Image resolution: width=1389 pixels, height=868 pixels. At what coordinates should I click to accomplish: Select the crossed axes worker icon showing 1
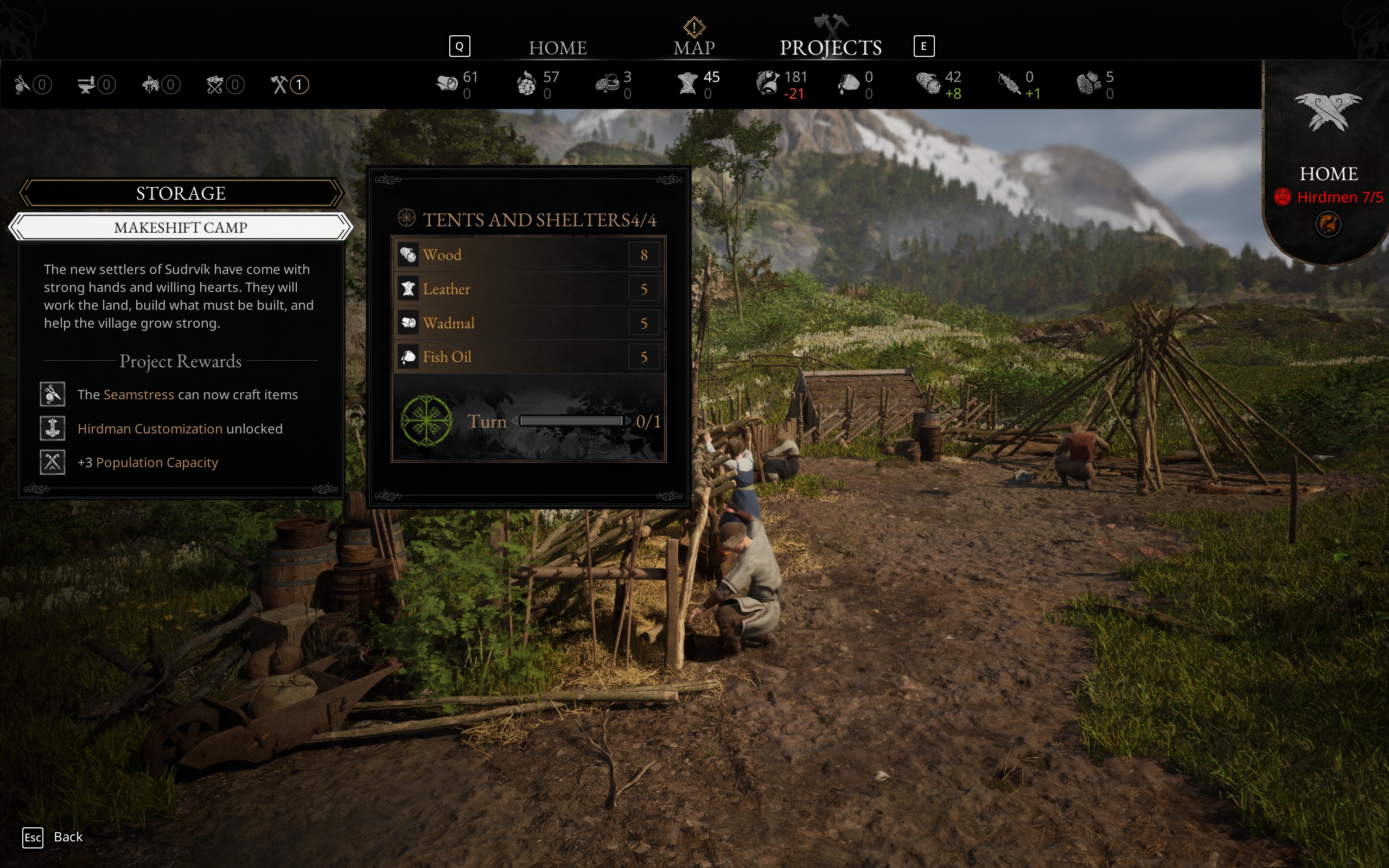[x=279, y=85]
